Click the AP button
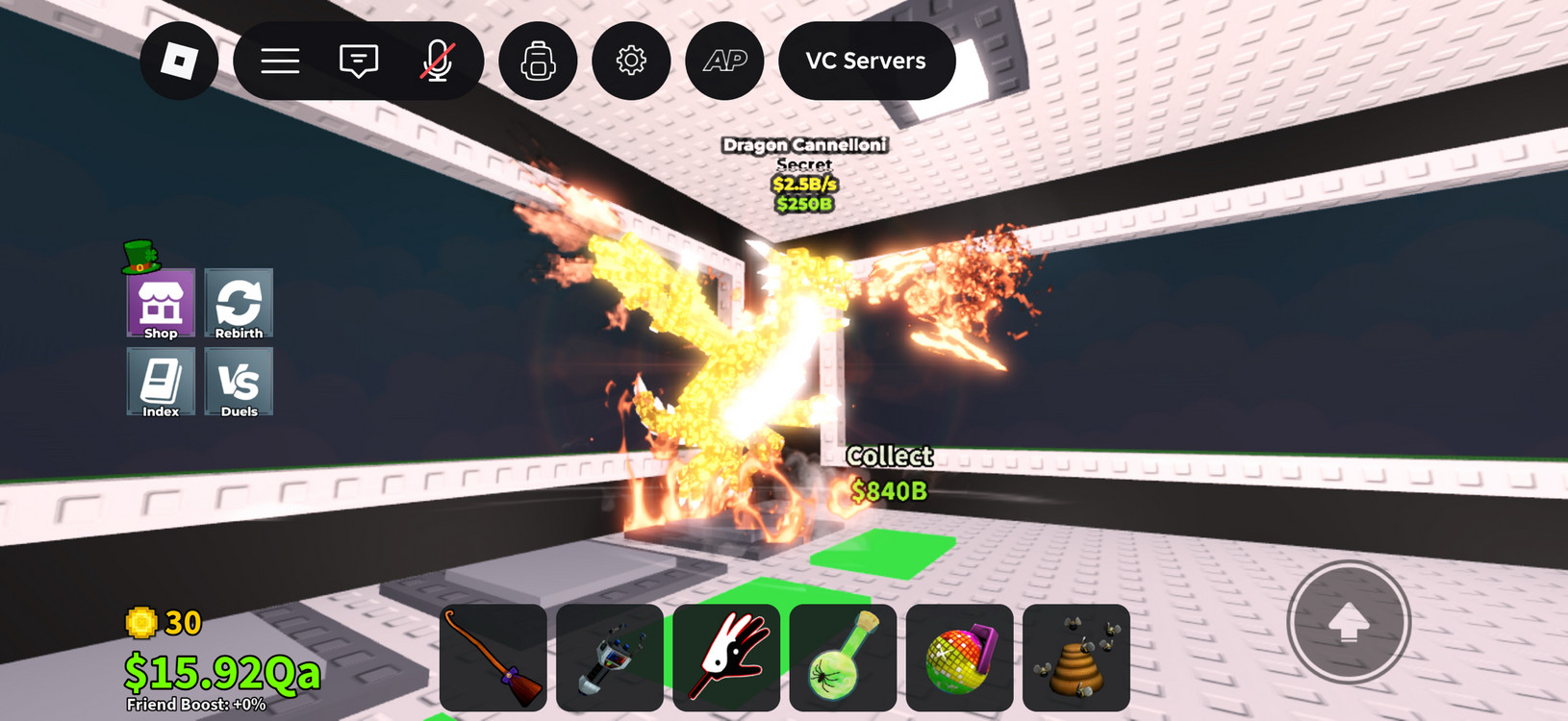 click(724, 61)
